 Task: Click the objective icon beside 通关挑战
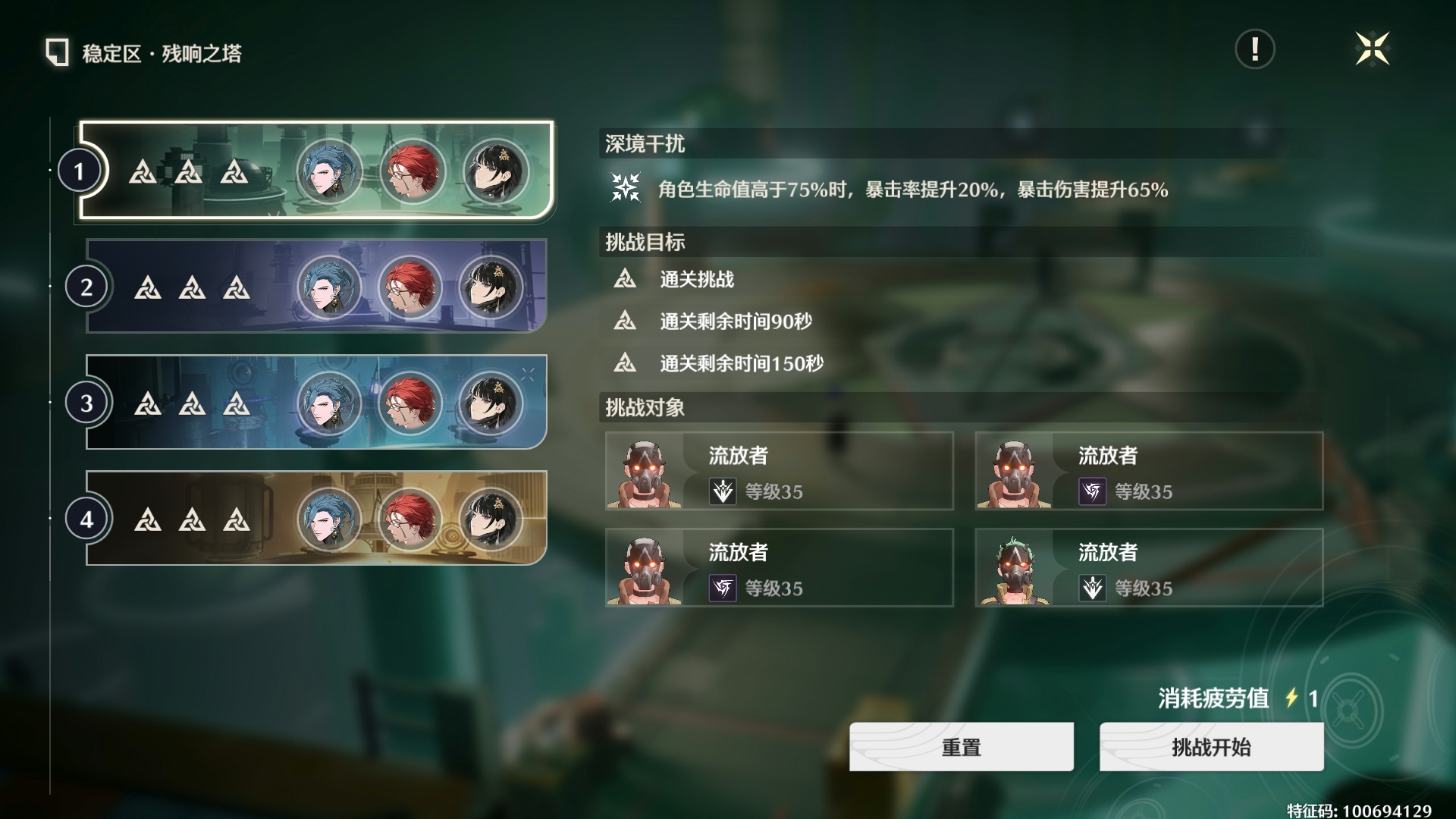click(626, 279)
